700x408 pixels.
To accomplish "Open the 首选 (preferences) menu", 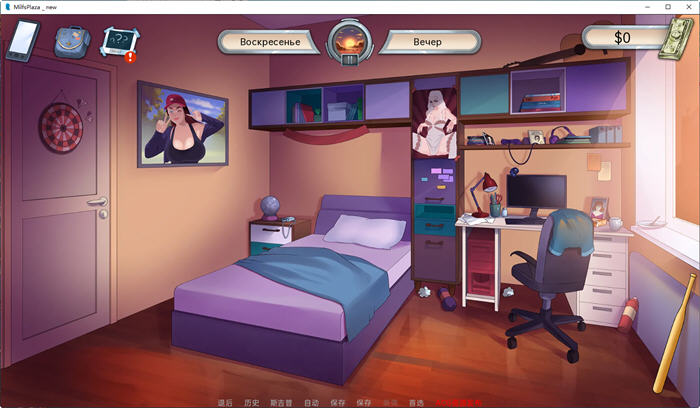I will point(416,403).
